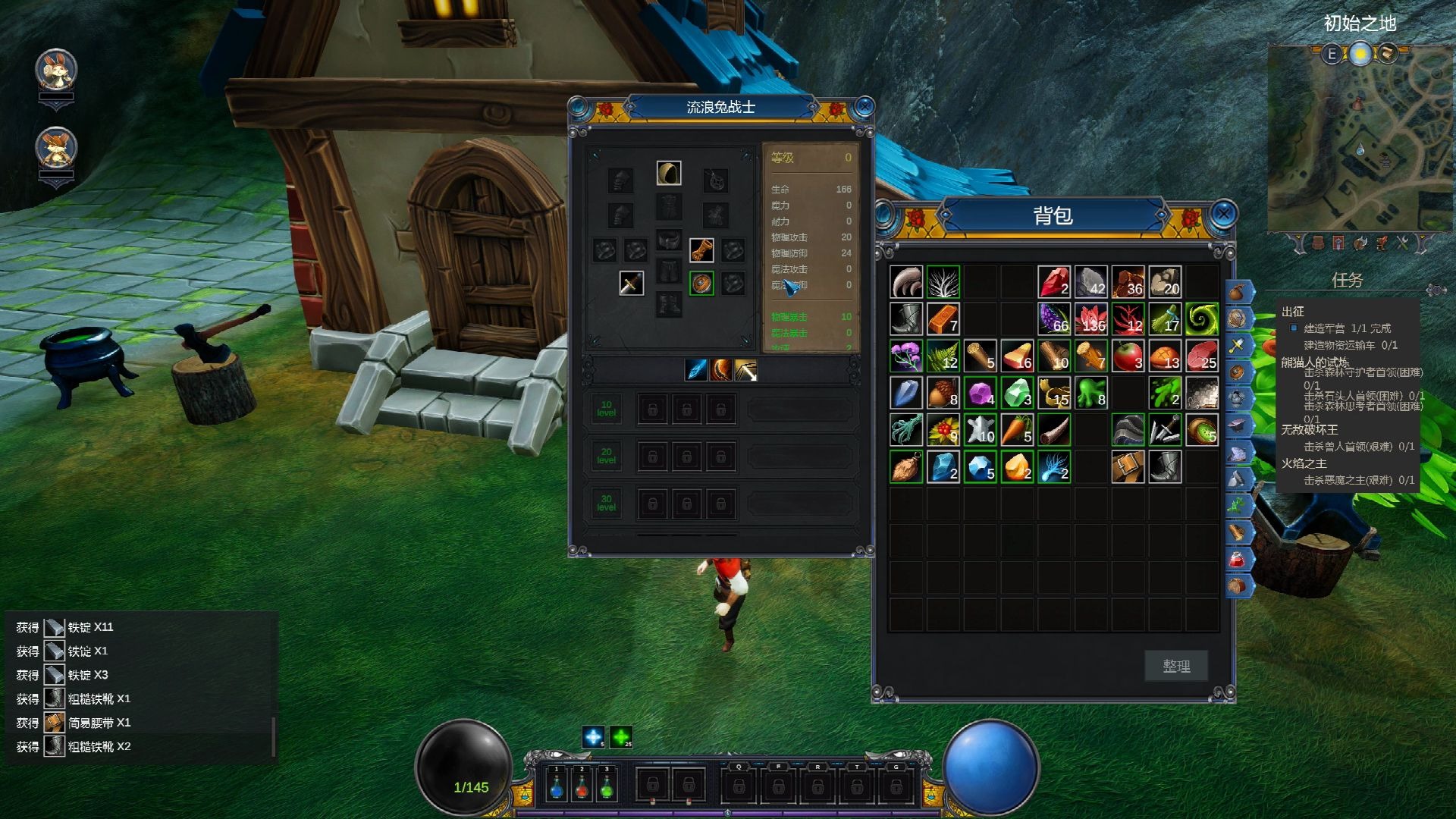Image resolution: width=1456 pixels, height=819 pixels.
Task: Select the equipped hood helmet slot
Action: pos(669,173)
